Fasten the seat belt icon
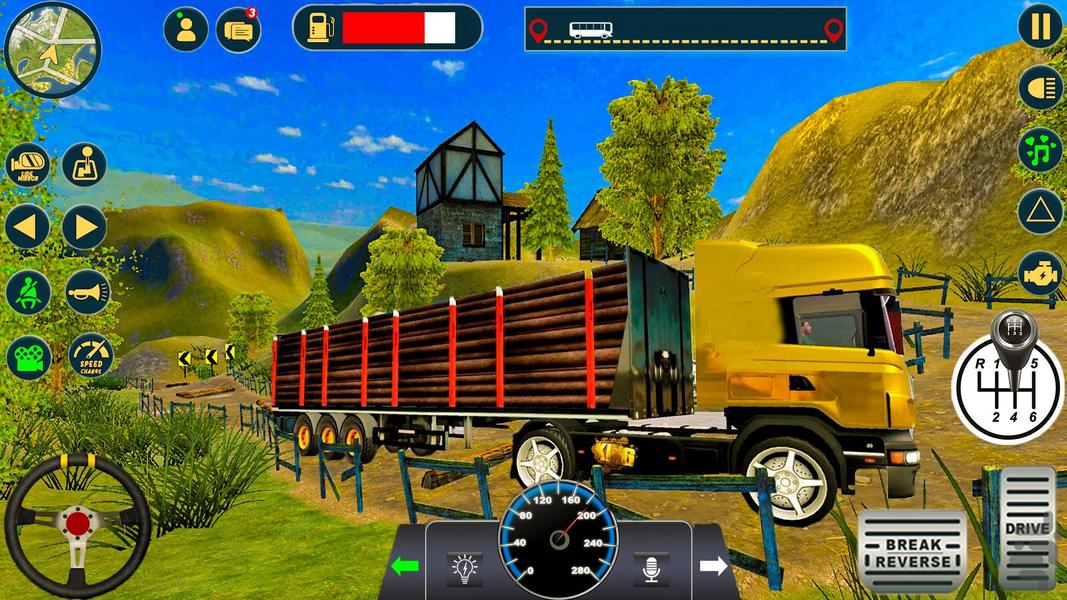 pyautogui.click(x=28, y=292)
